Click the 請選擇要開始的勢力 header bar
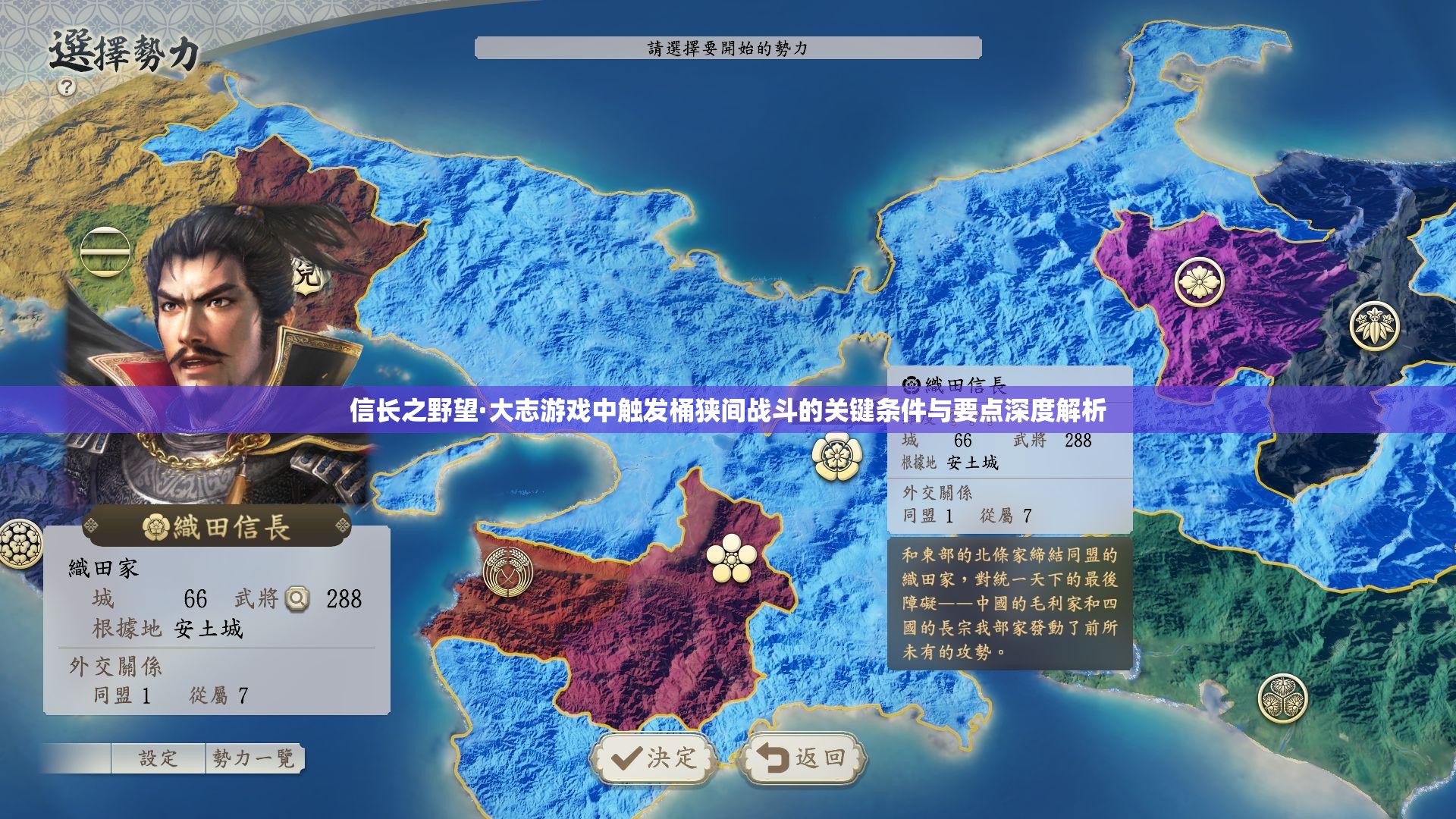Screen dimensions: 1456x819 coord(726,49)
